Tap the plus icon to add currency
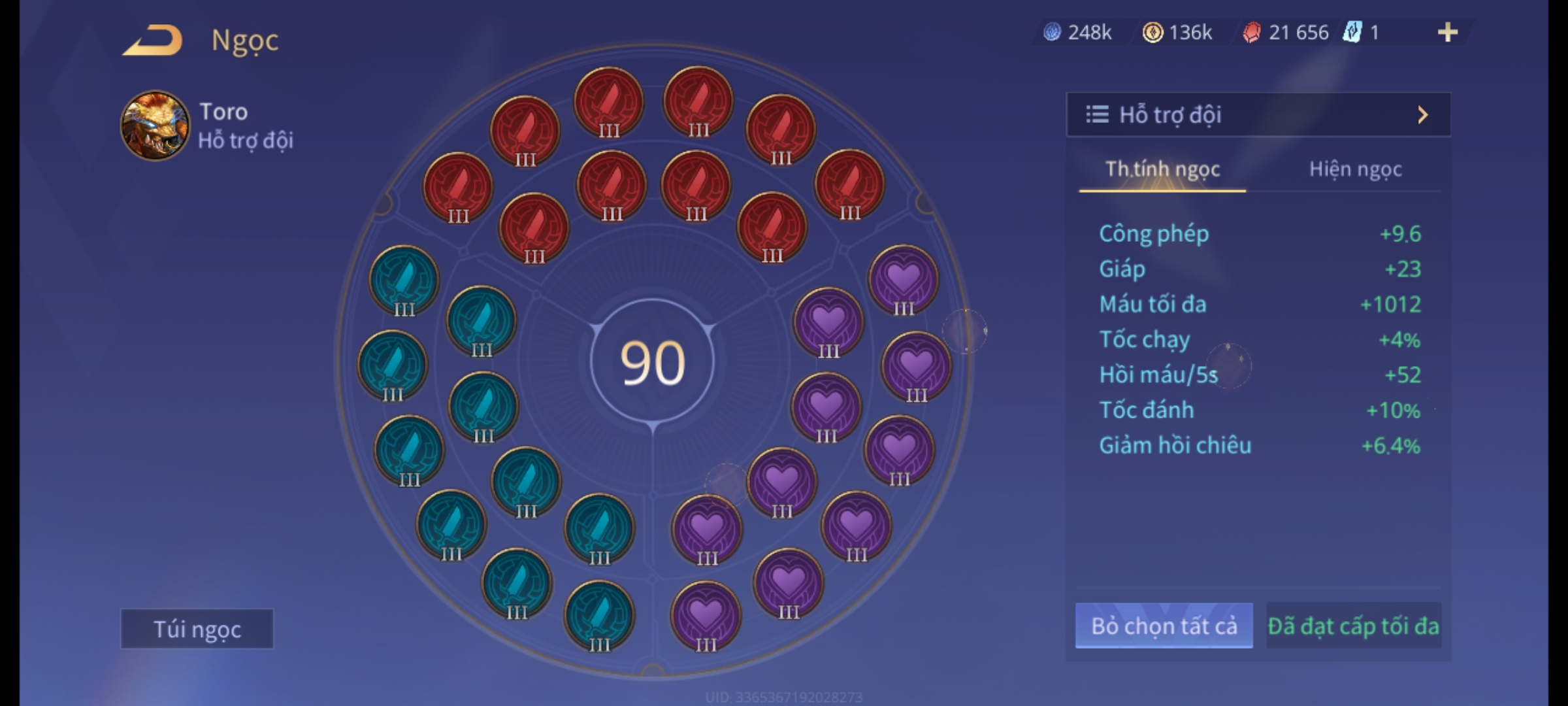This screenshot has width=1568, height=706. point(1447,32)
